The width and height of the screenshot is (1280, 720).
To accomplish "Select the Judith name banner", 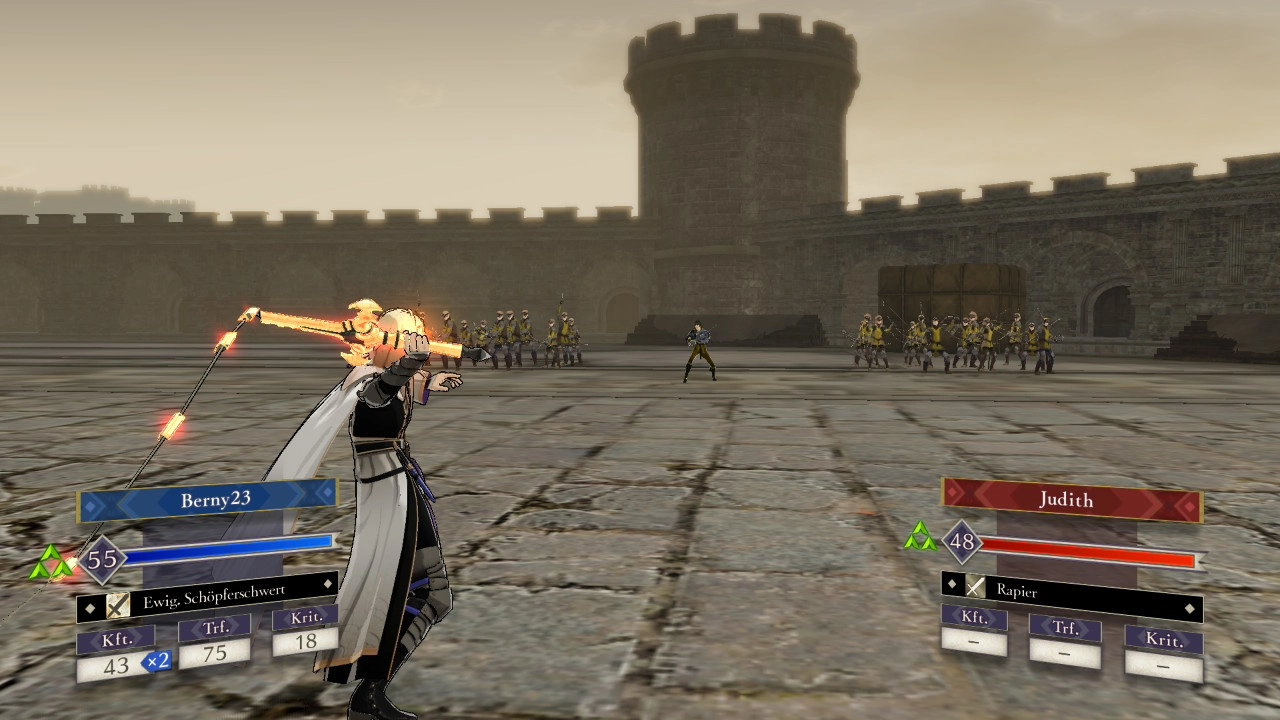I will click(1070, 499).
